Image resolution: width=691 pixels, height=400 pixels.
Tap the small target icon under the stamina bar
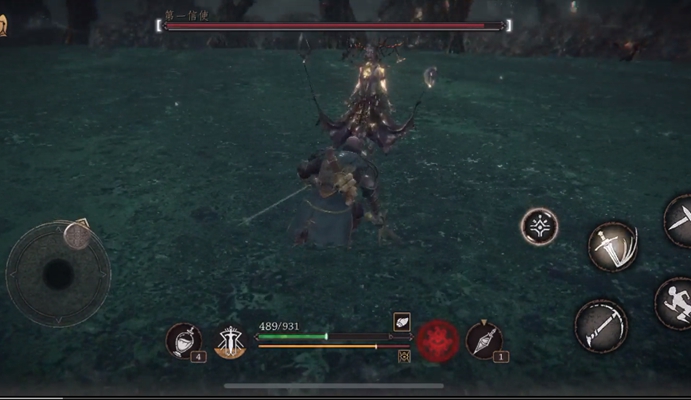[x=404, y=356]
